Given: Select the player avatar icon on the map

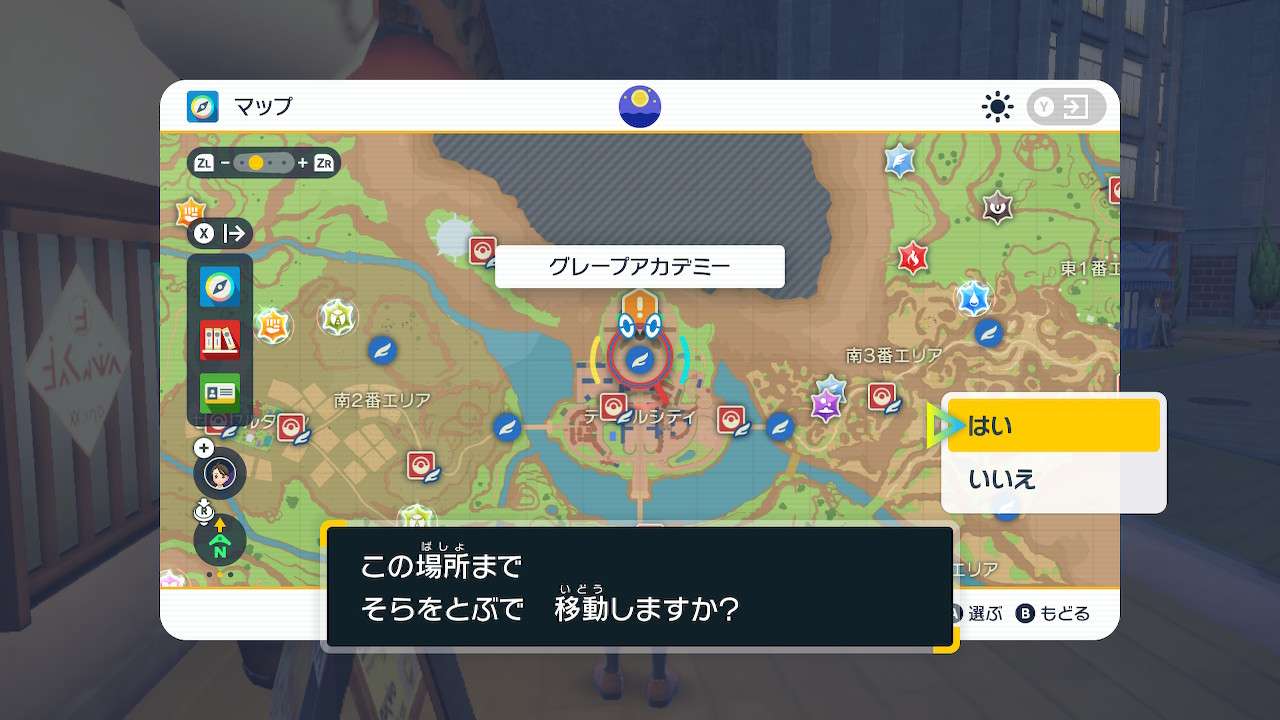Looking at the screenshot, I should (218, 473).
